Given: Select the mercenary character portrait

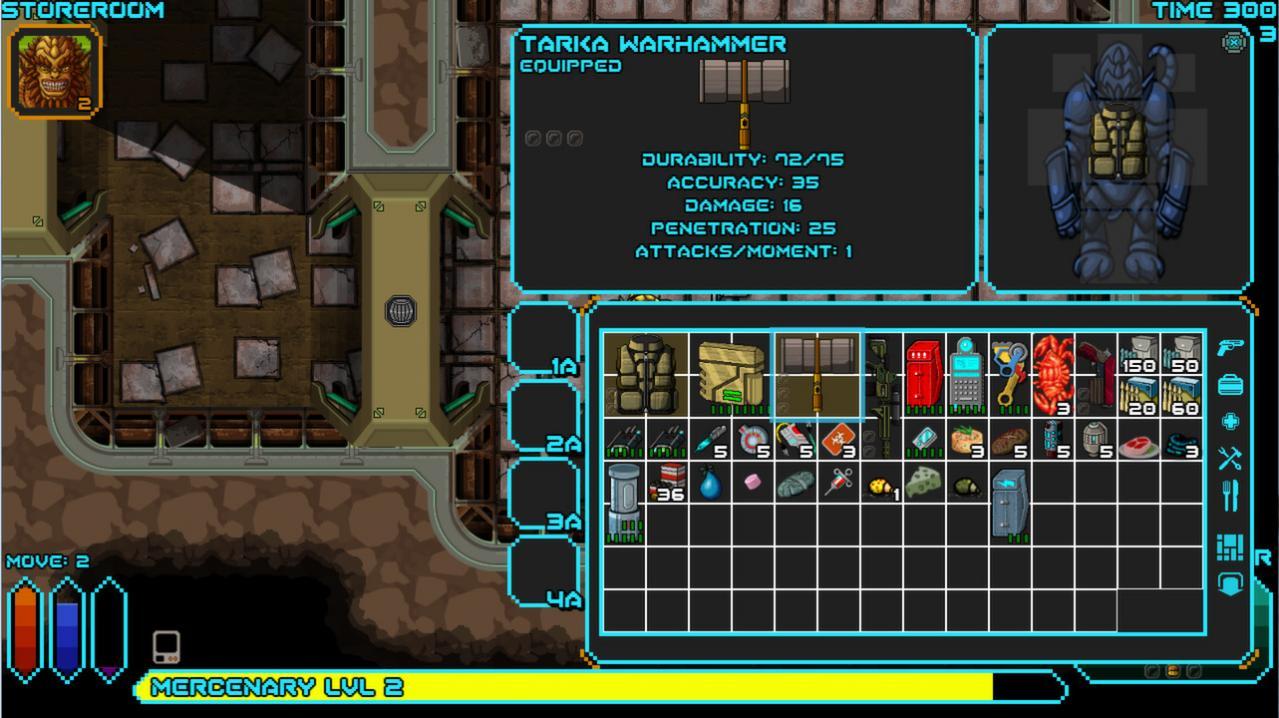Looking at the screenshot, I should click(56, 71).
